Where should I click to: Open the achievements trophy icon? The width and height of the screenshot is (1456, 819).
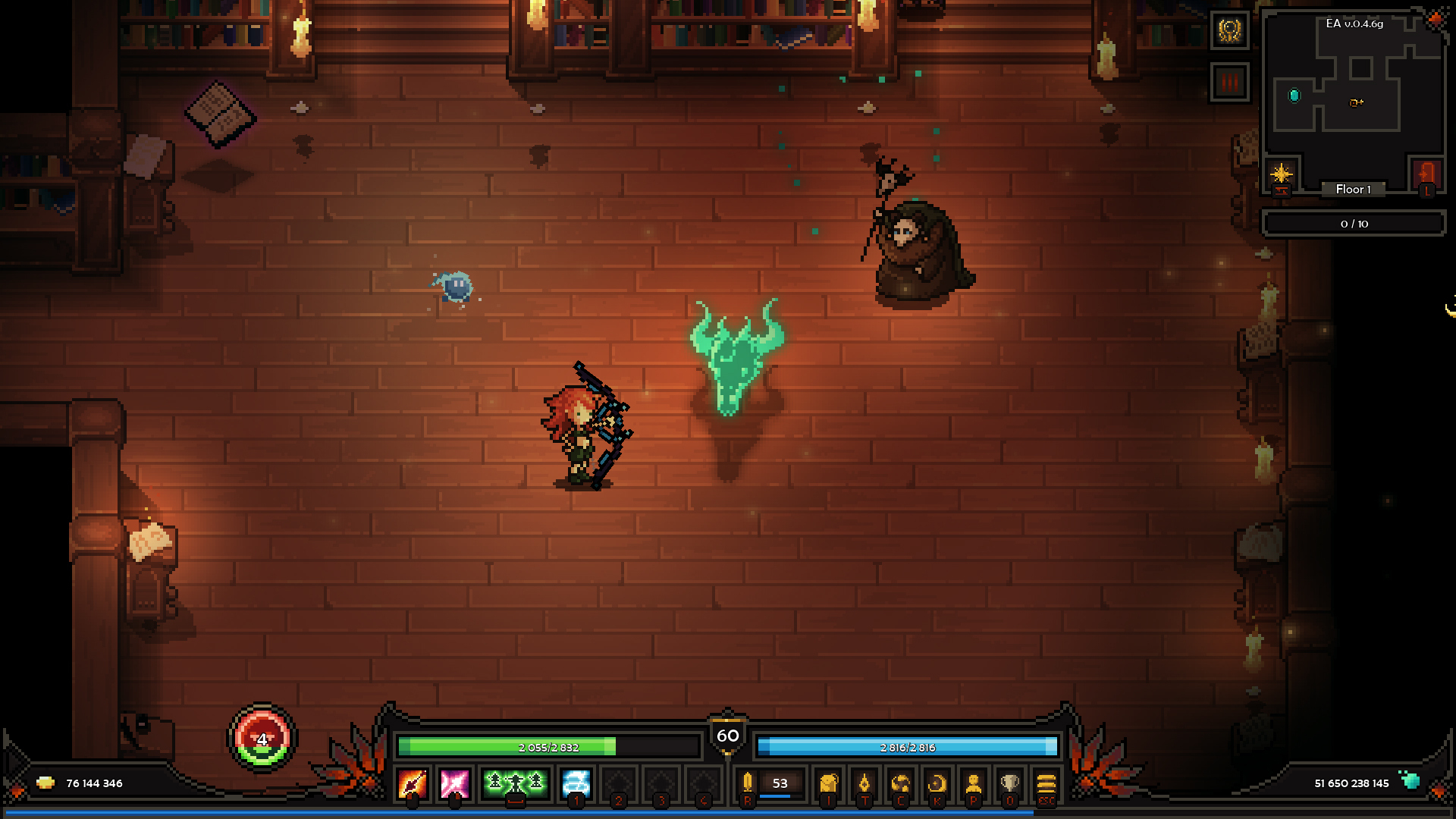pos(1010,783)
